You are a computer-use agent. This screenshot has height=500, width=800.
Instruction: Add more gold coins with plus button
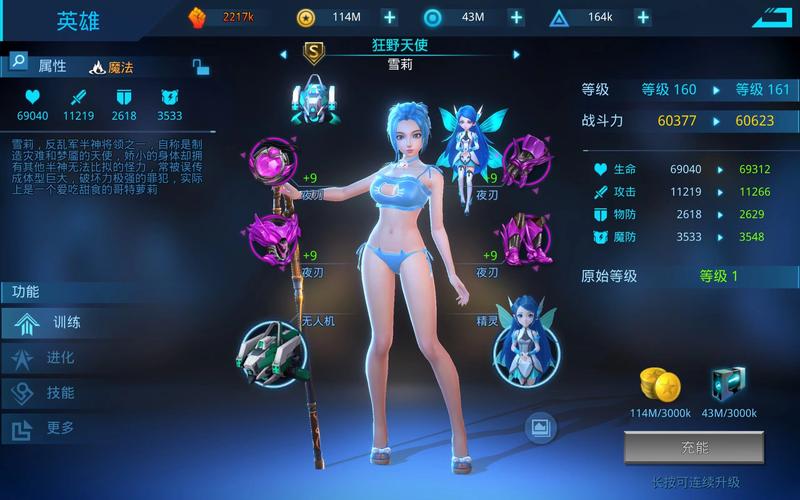point(390,17)
